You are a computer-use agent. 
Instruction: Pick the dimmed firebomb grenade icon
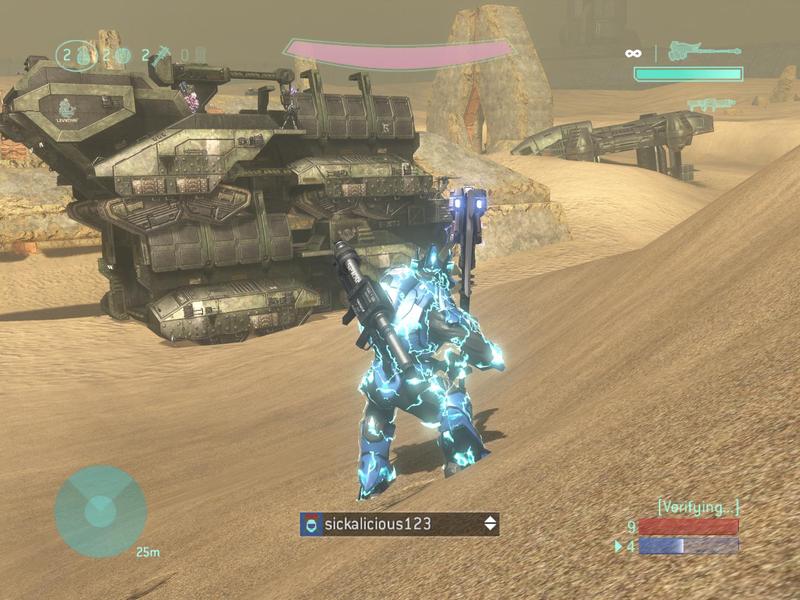click(x=198, y=54)
